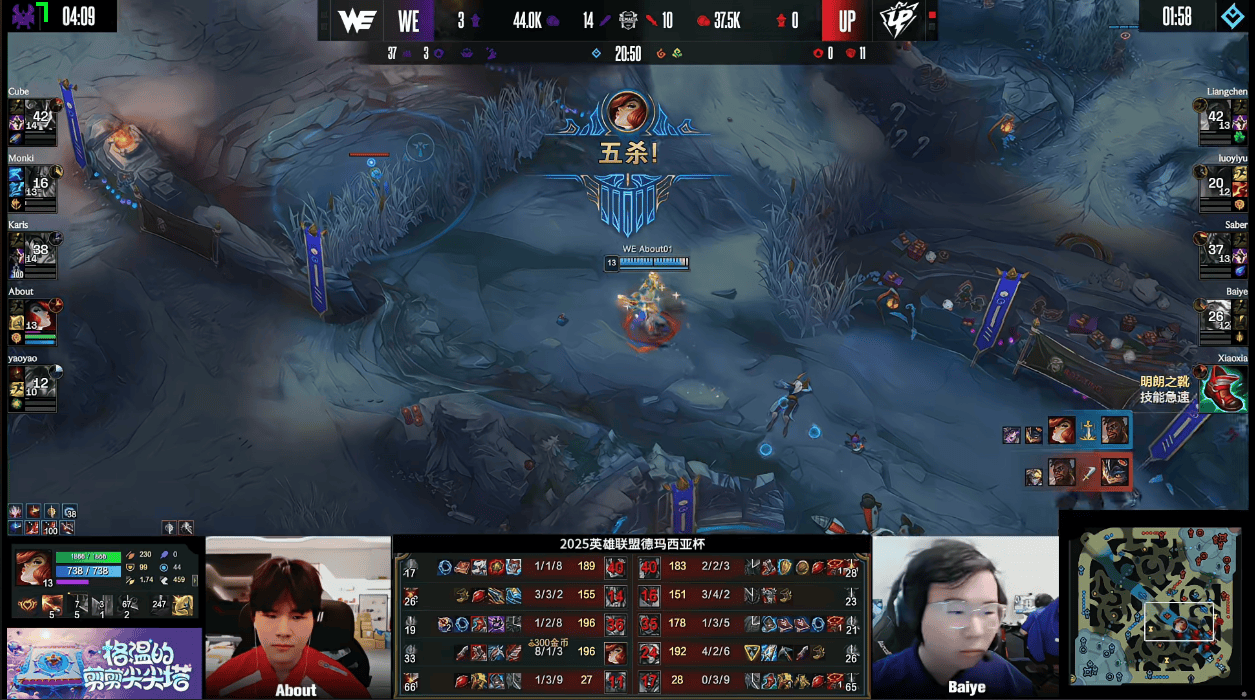Click the UP team logo on scoreboard

[x=897, y=21]
